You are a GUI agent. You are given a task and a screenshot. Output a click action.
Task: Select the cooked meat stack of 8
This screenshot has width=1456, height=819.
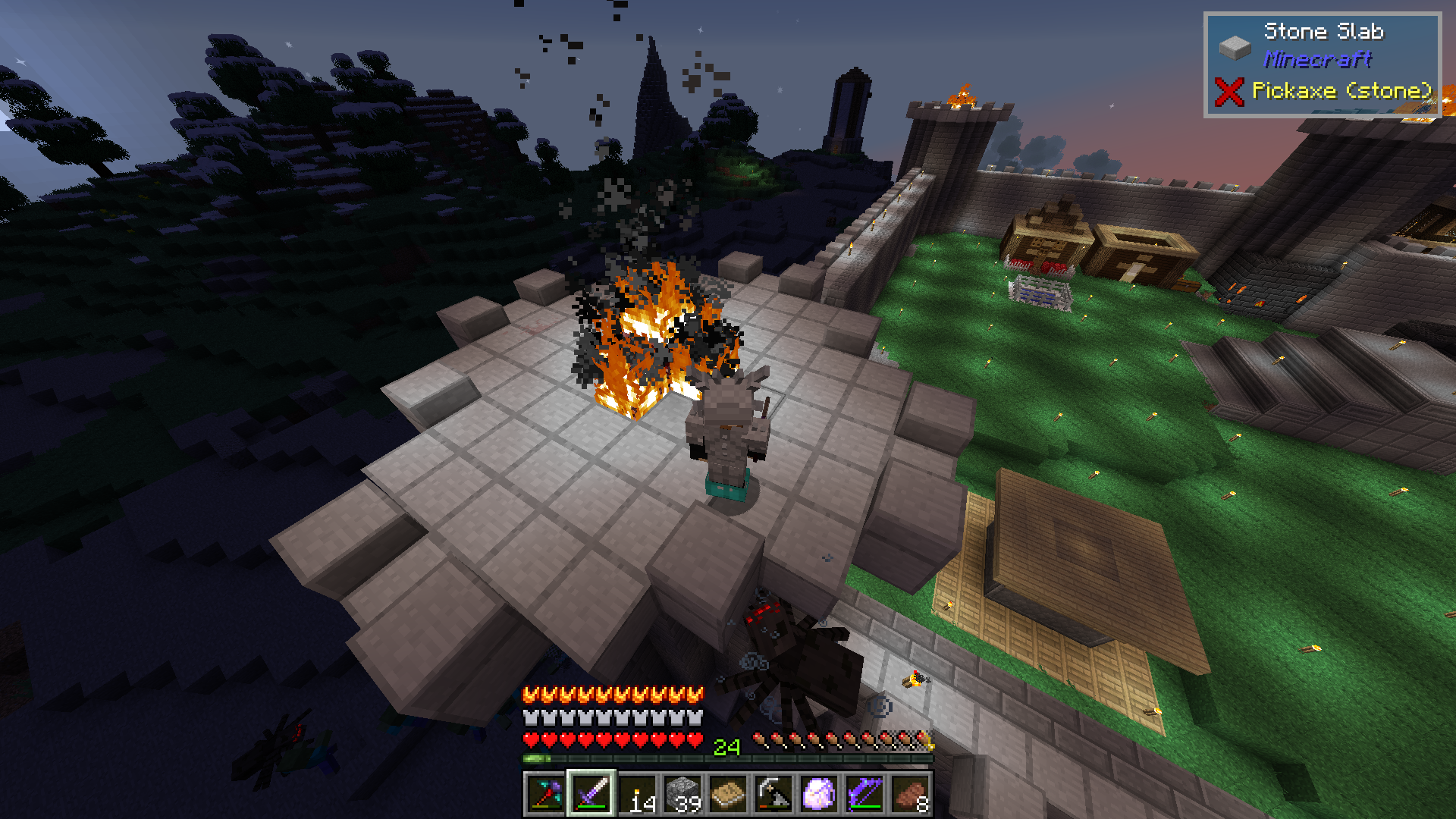pos(910,794)
